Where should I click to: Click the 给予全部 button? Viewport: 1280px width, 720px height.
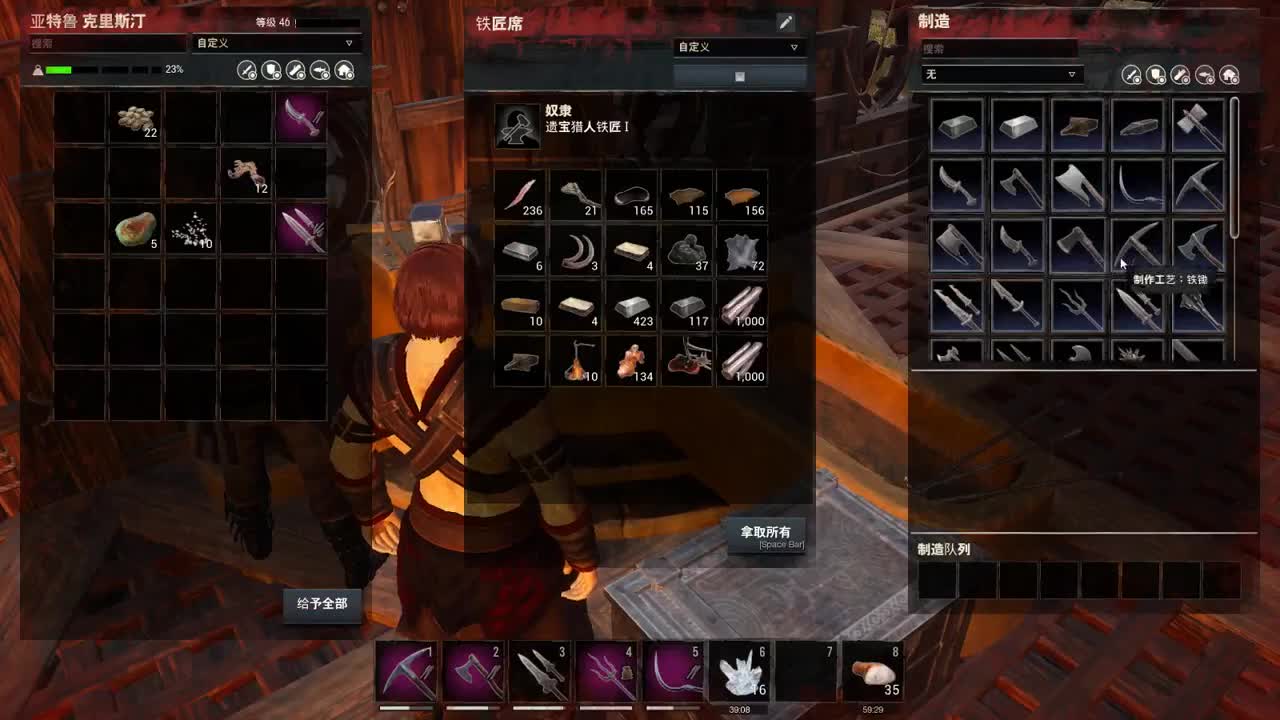(322, 605)
